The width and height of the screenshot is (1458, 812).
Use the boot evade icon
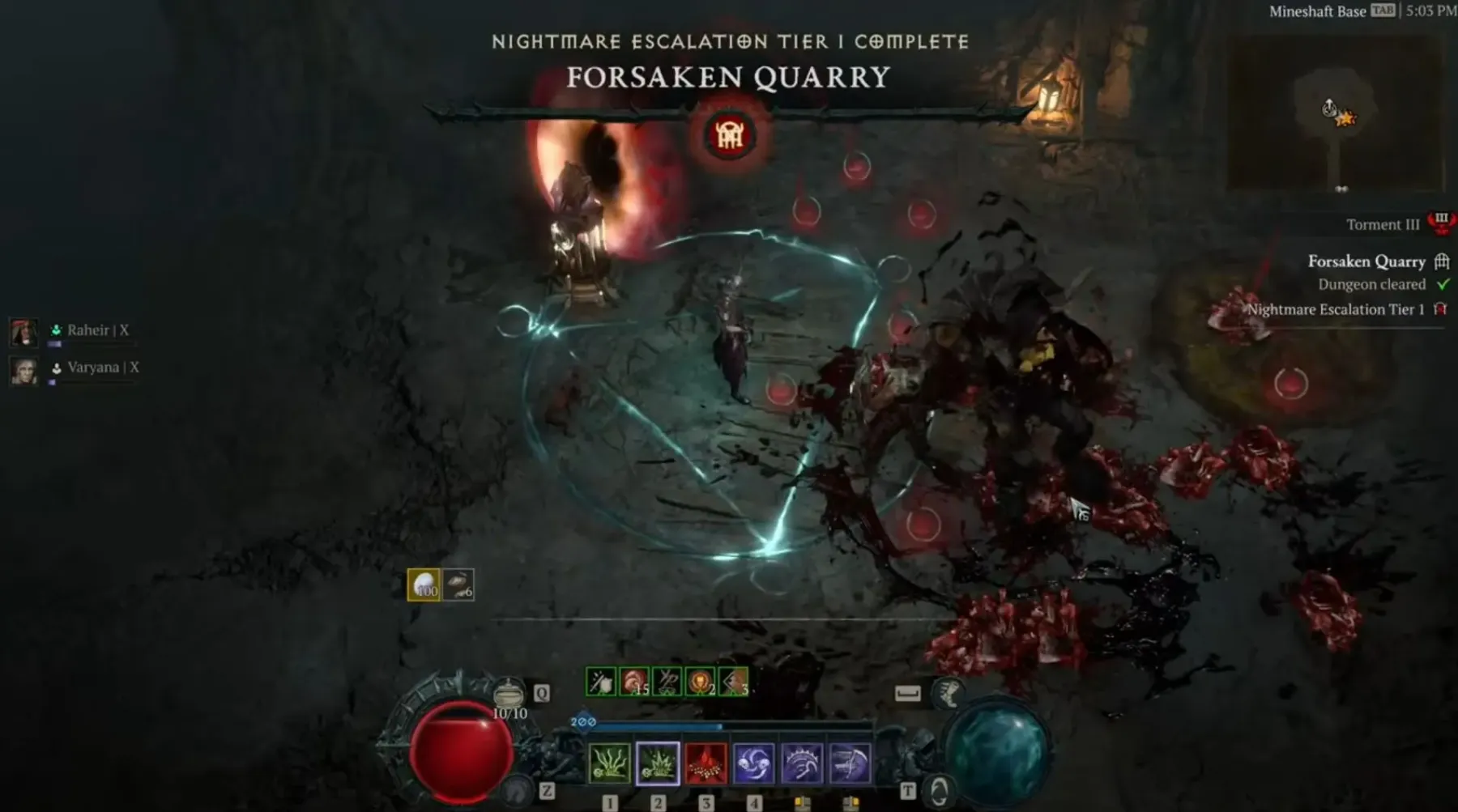[949, 694]
